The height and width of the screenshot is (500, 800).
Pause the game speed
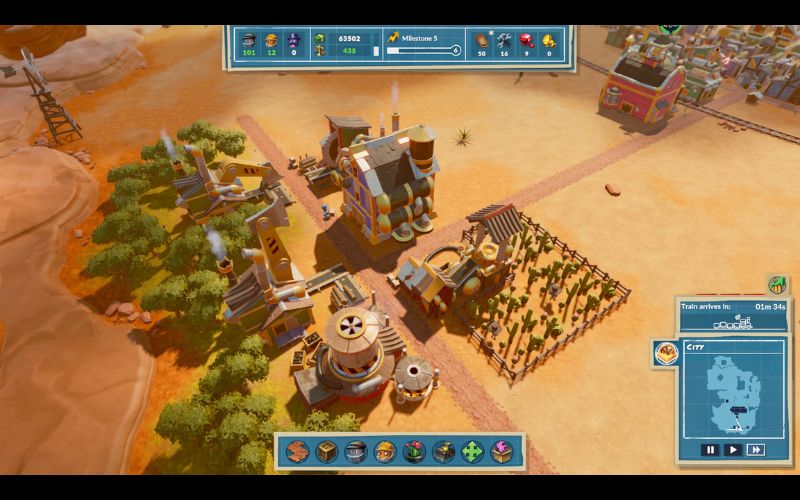click(710, 450)
